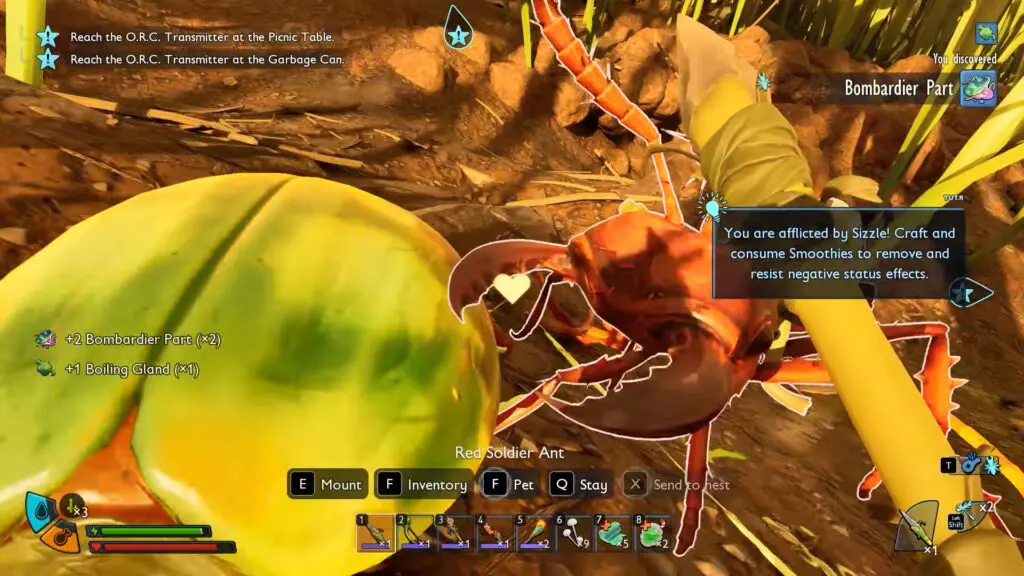Tell the ant to Stay

[579, 485]
